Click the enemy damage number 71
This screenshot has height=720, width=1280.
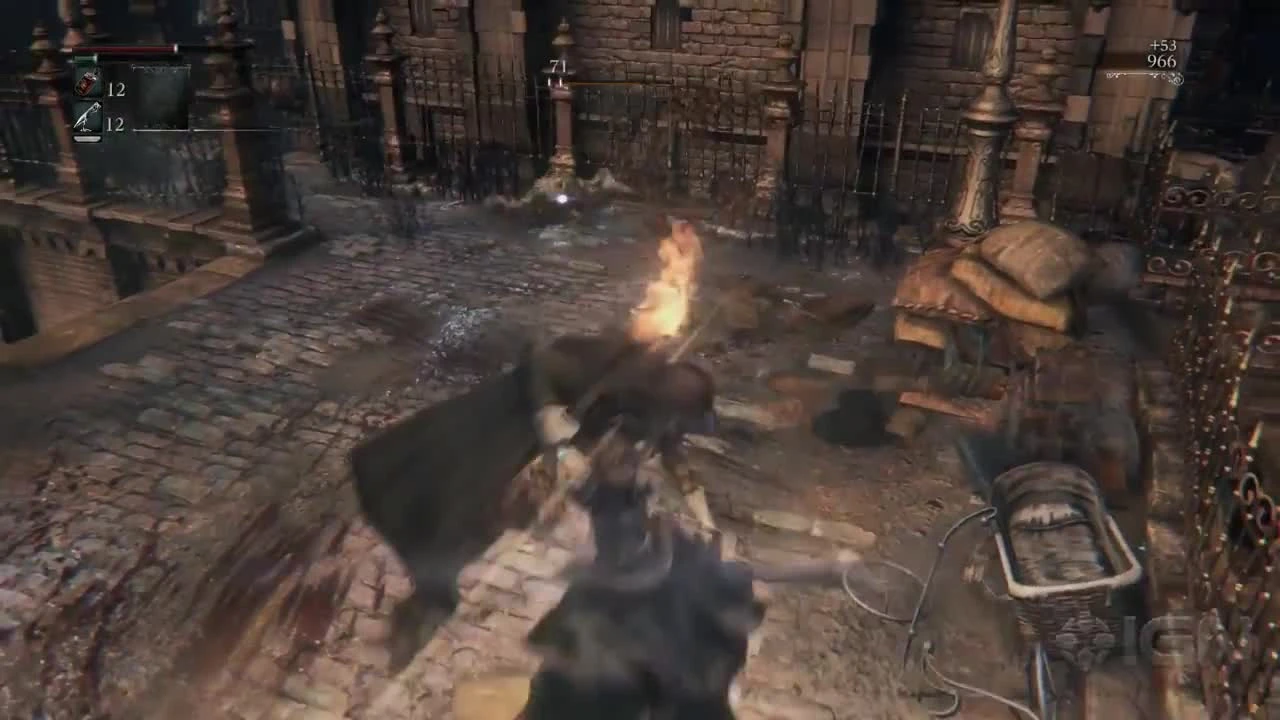point(556,65)
